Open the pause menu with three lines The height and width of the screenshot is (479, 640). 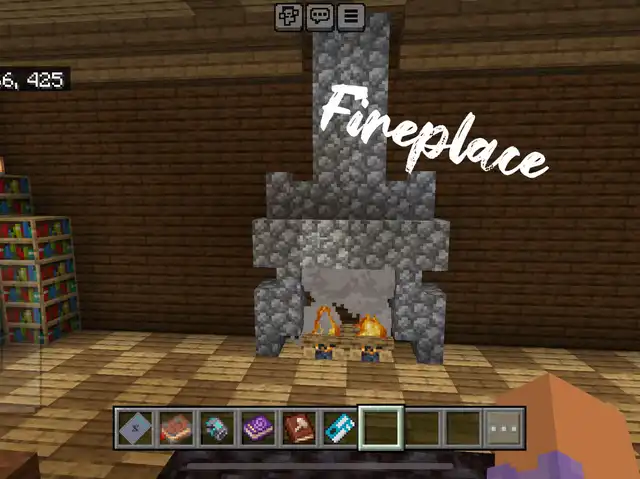tap(350, 17)
